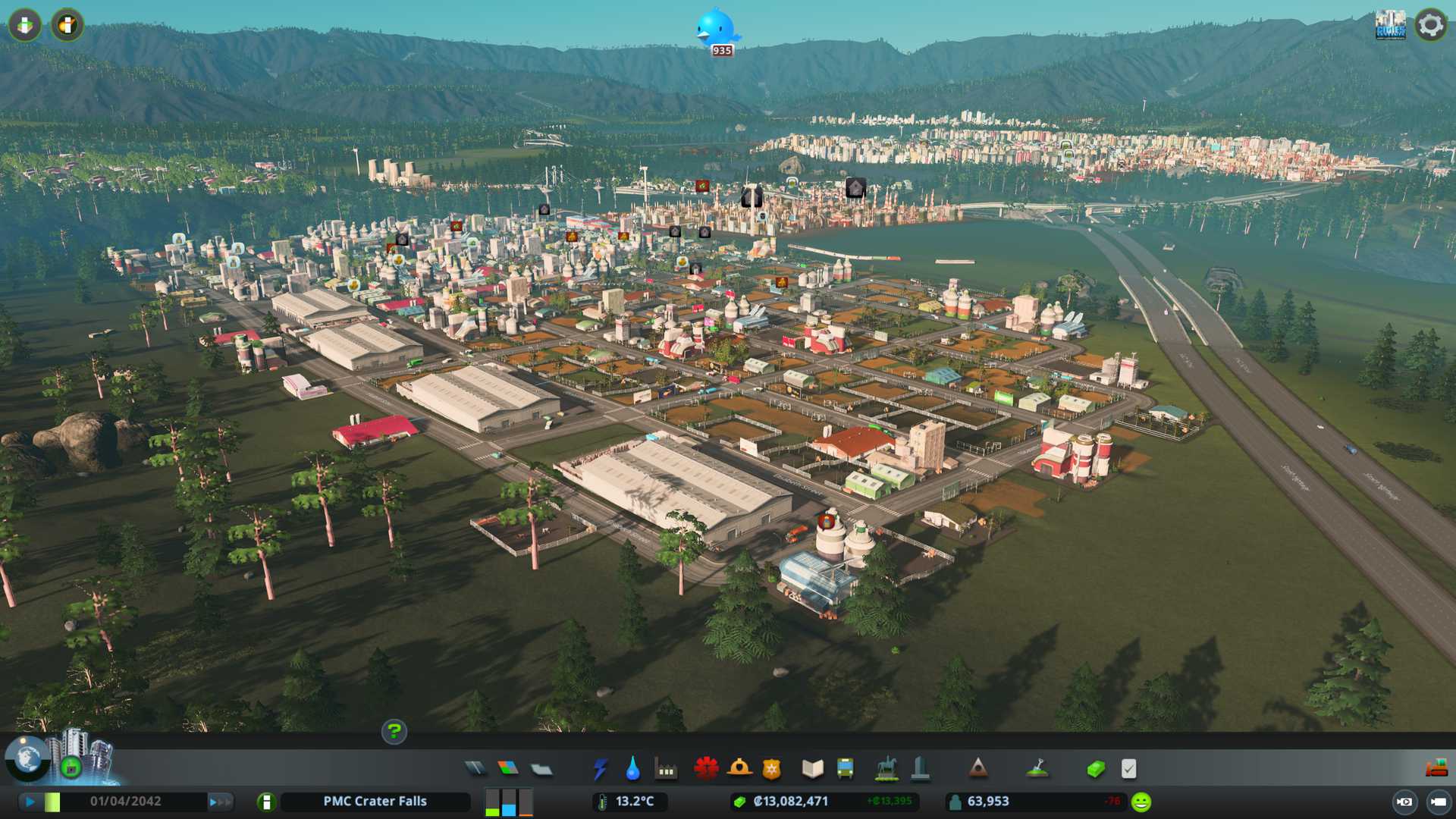
Task: Open the Economy money panel
Action: [1096, 769]
